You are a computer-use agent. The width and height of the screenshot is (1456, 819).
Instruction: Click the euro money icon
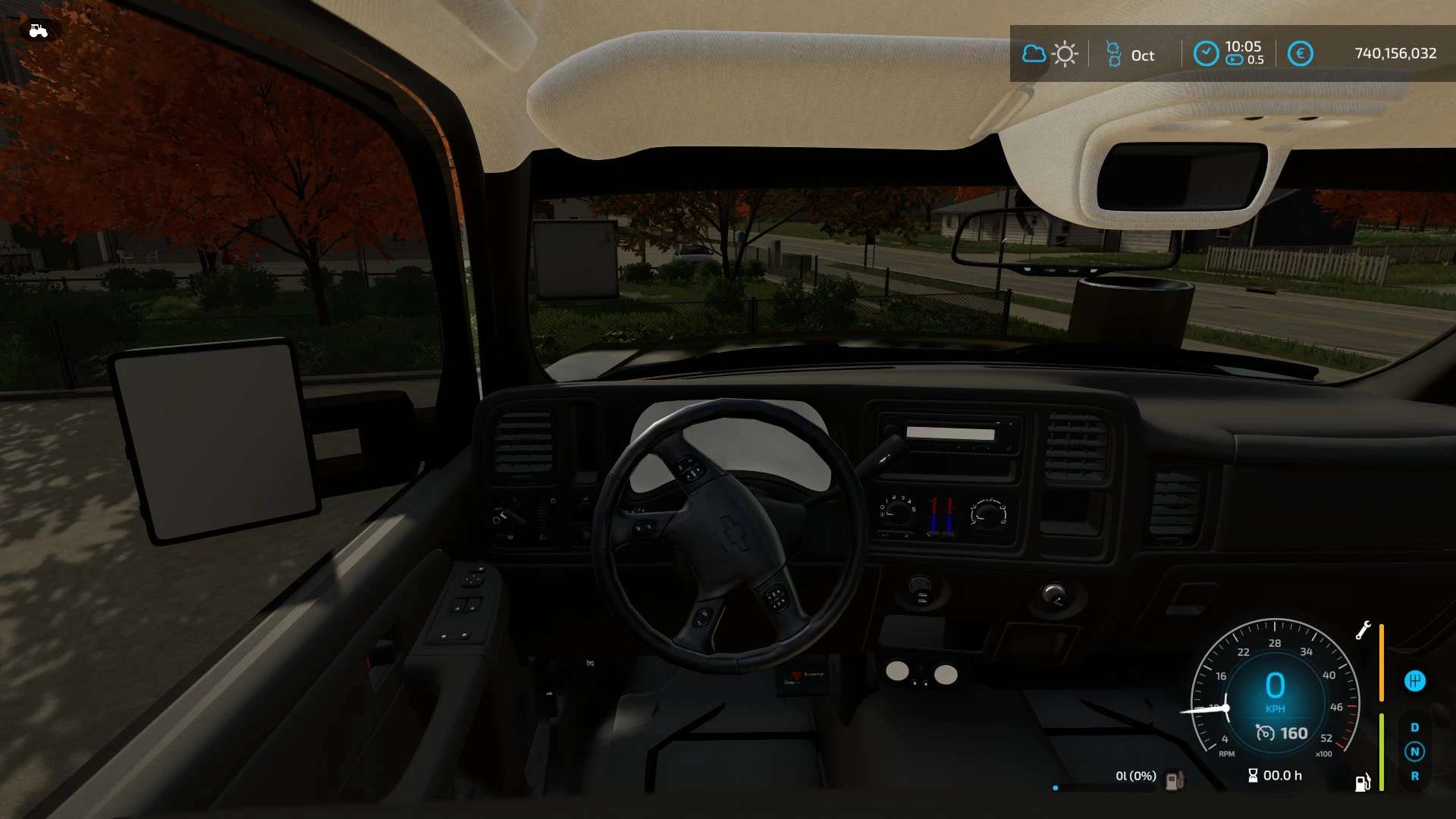coord(1300,54)
